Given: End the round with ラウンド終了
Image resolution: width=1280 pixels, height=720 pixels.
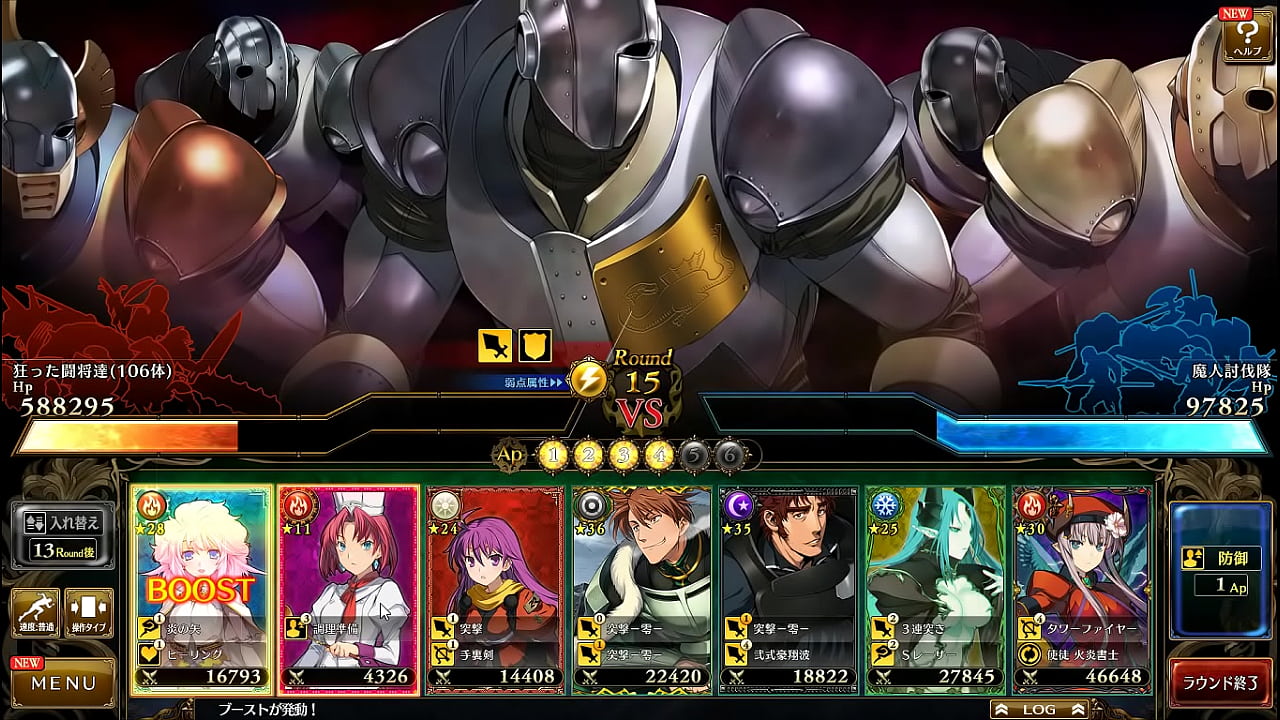Looking at the screenshot, I should (1220, 683).
